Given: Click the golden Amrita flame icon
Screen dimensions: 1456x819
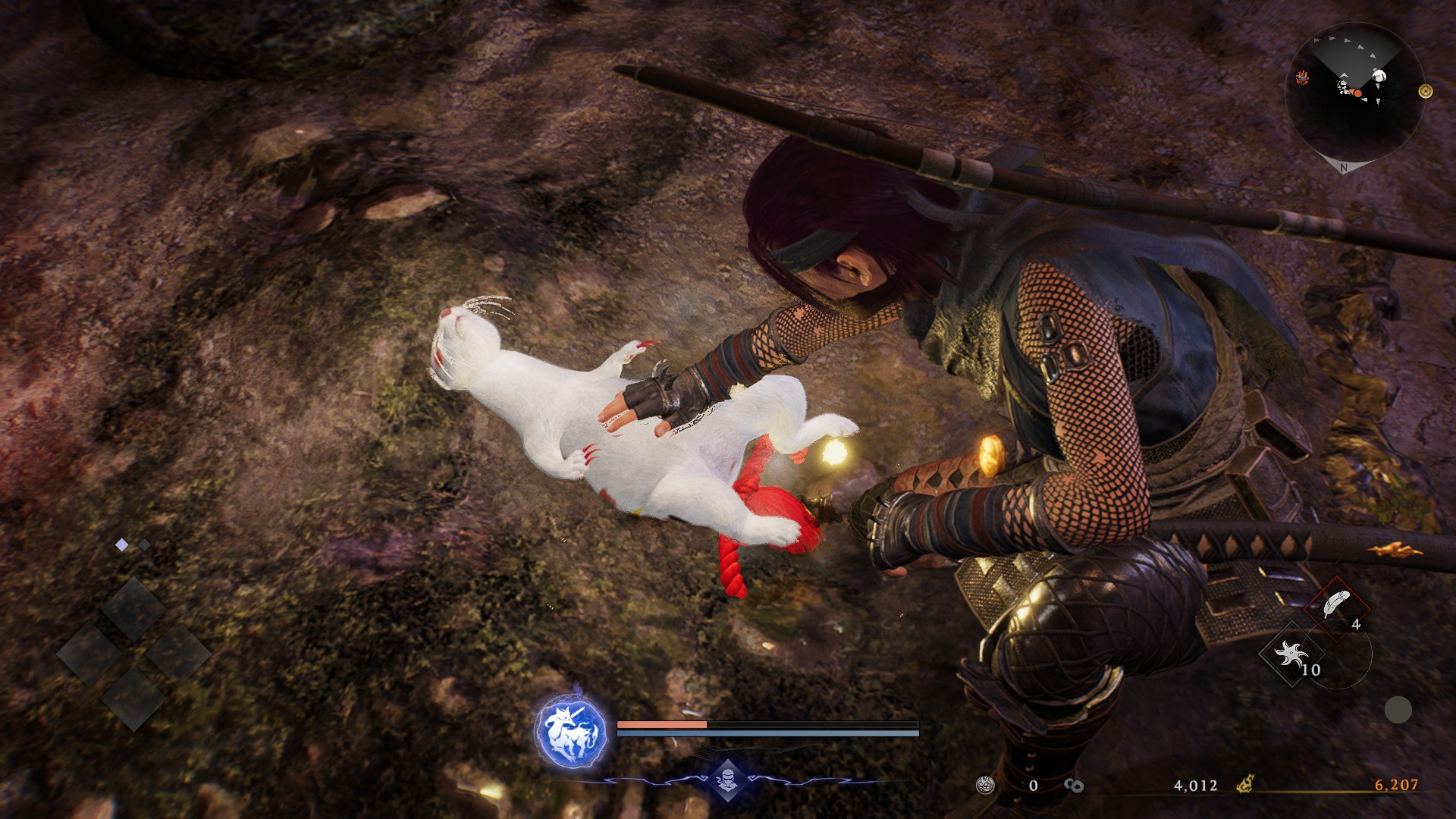Looking at the screenshot, I should point(1245,784).
